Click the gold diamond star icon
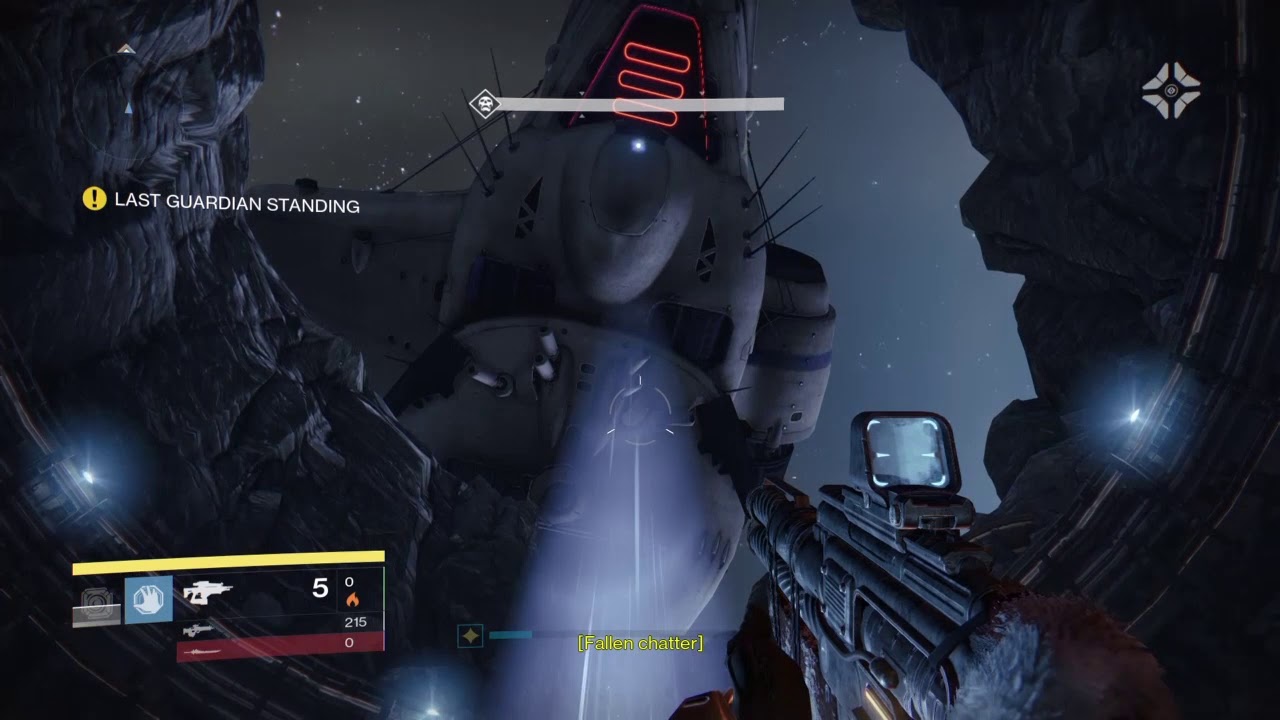The height and width of the screenshot is (720, 1280). click(470, 635)
